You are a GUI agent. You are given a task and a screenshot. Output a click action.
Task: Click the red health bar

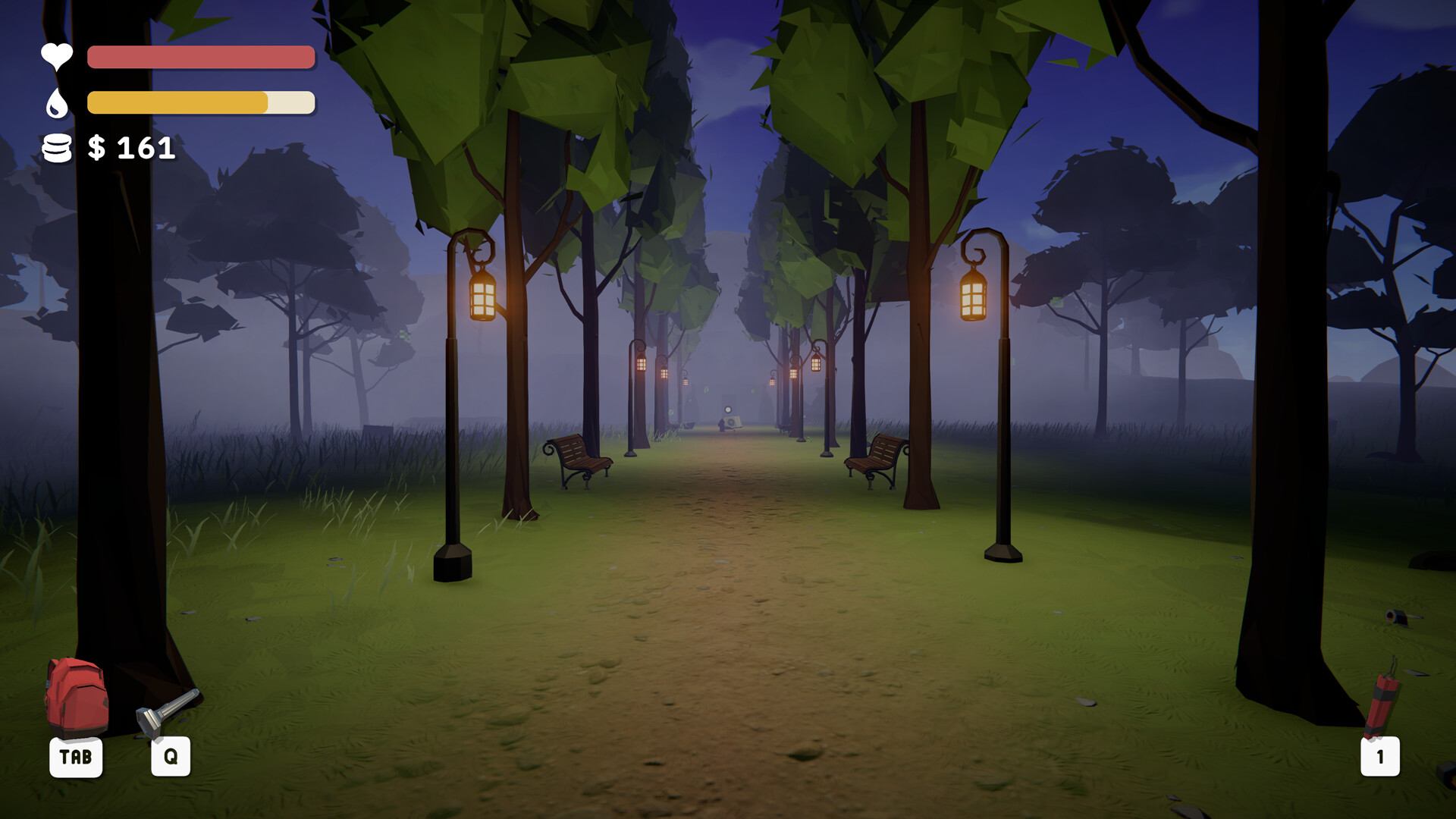[x=200, y=58]
